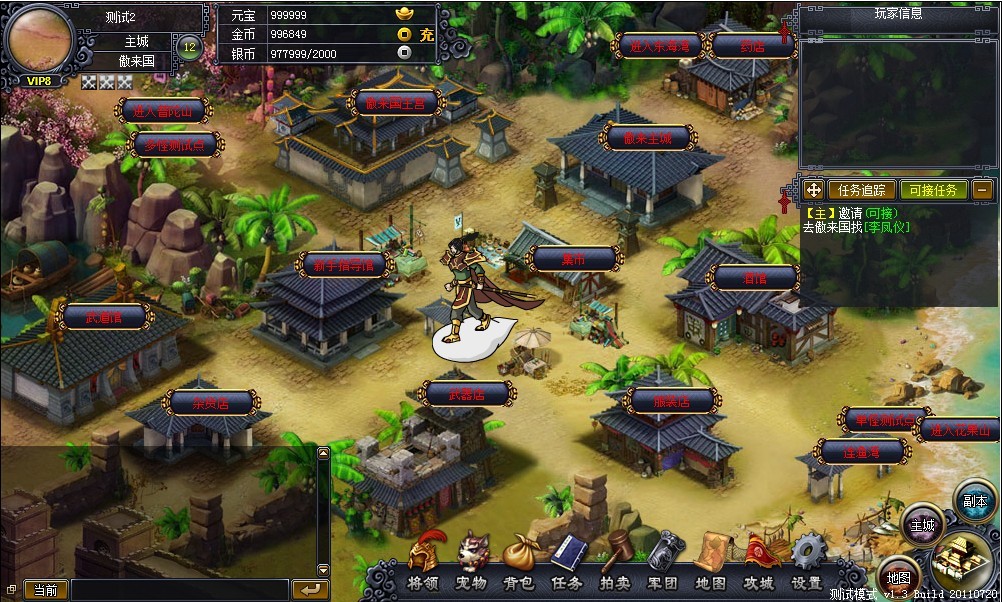Click the chat send arrow button
This screenshot has height=602, width=1002.
pyautogui.click(x=312, y=589)
